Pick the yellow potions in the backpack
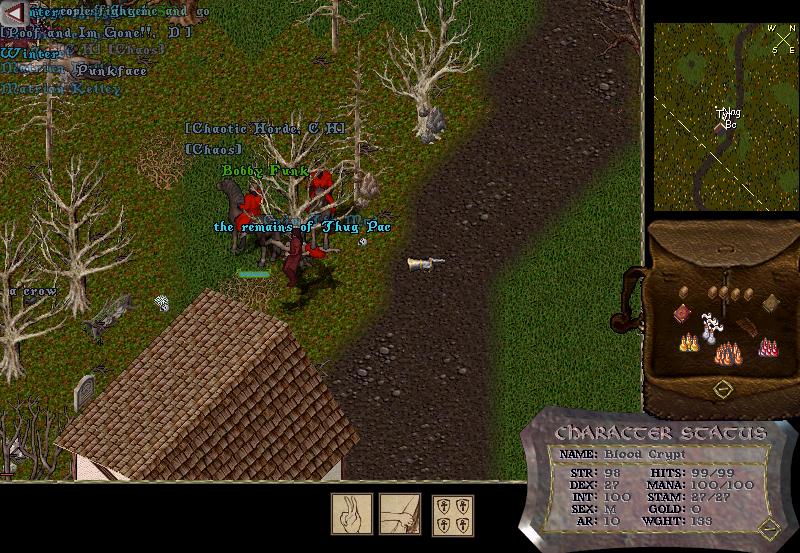Screen dimensions: 800x553 [x=689, y=343]
